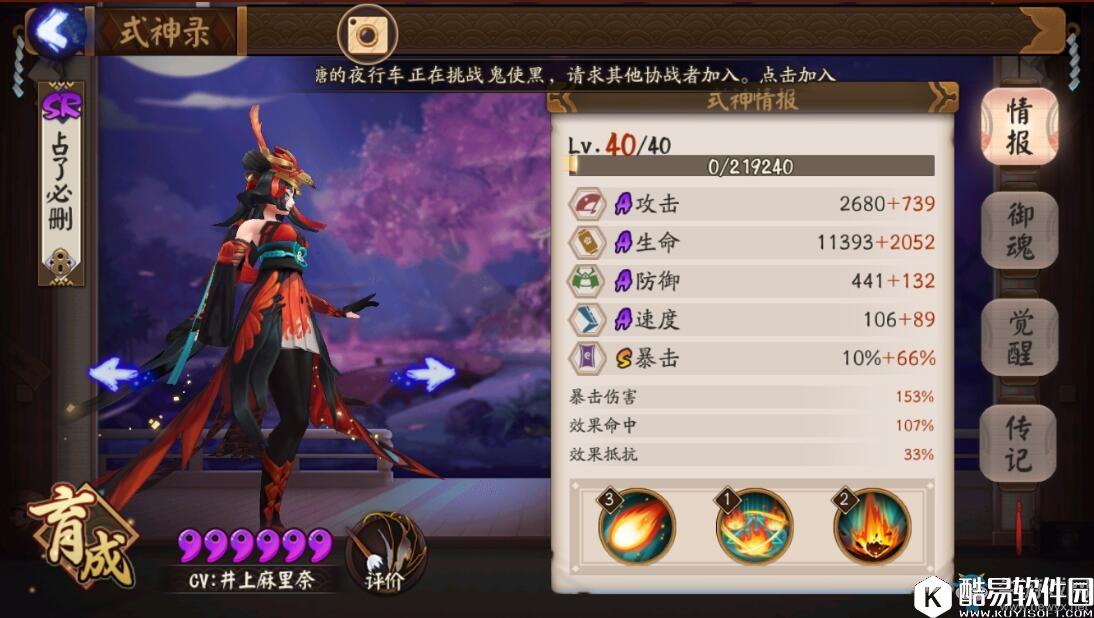Inspect the flame ring skill icon

pos(754,526)
